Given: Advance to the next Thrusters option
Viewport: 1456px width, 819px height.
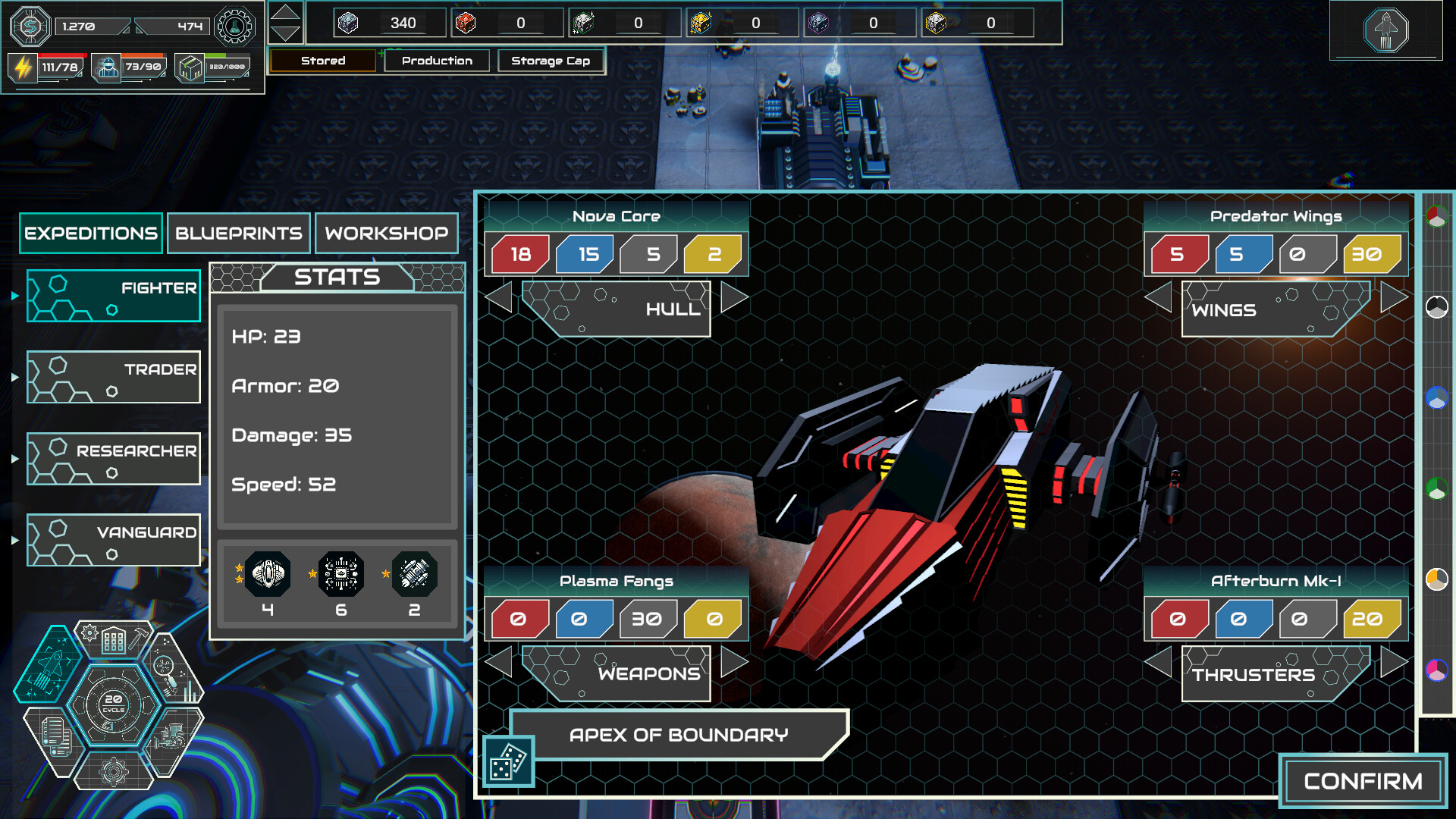Looking at the screenshot, I should coord(1393,662).
